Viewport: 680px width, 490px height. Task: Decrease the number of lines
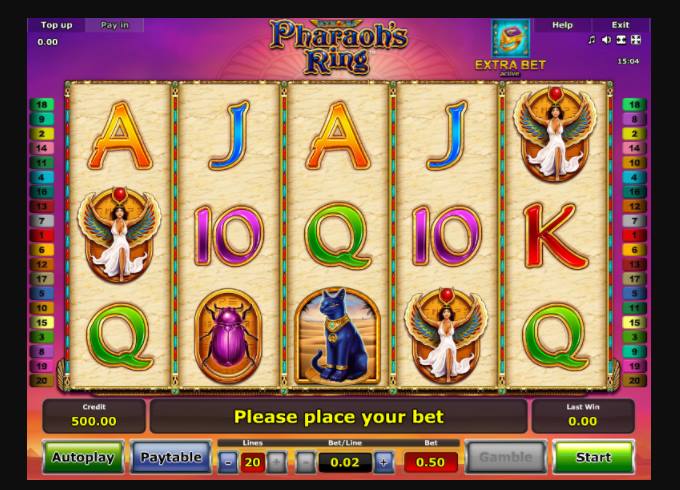[228, 462]
